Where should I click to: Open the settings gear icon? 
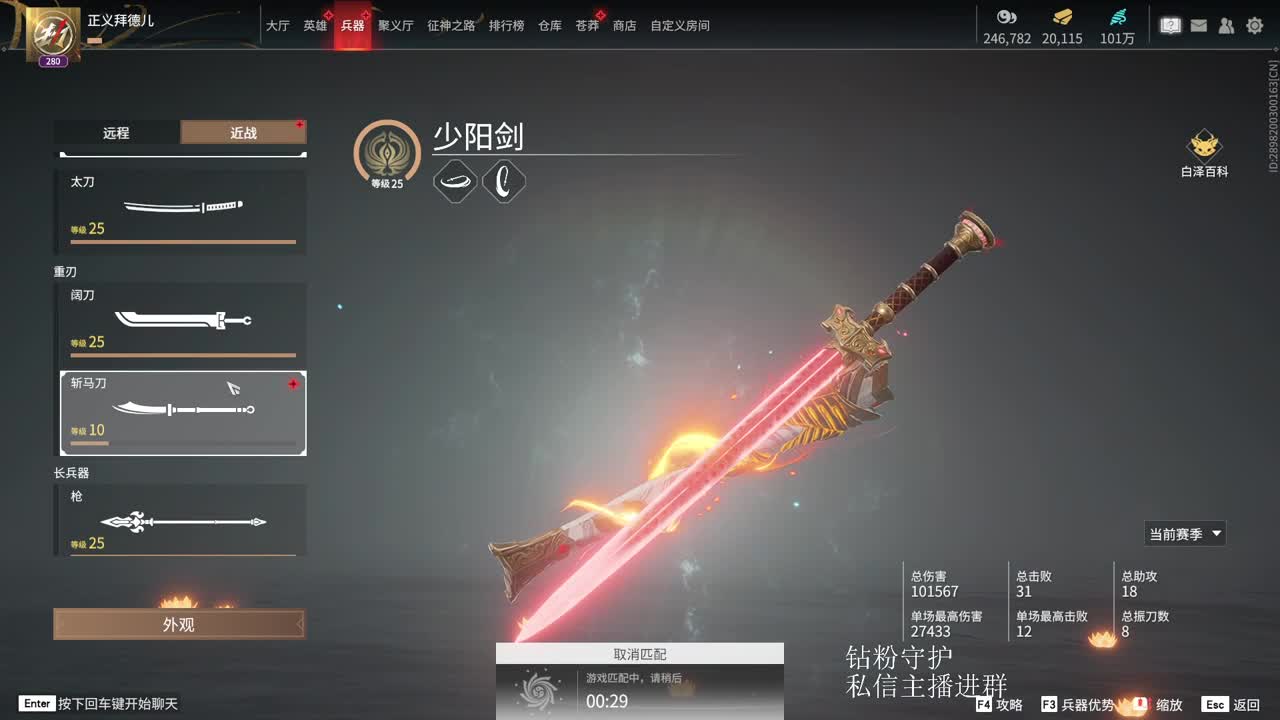(1254, 25)
